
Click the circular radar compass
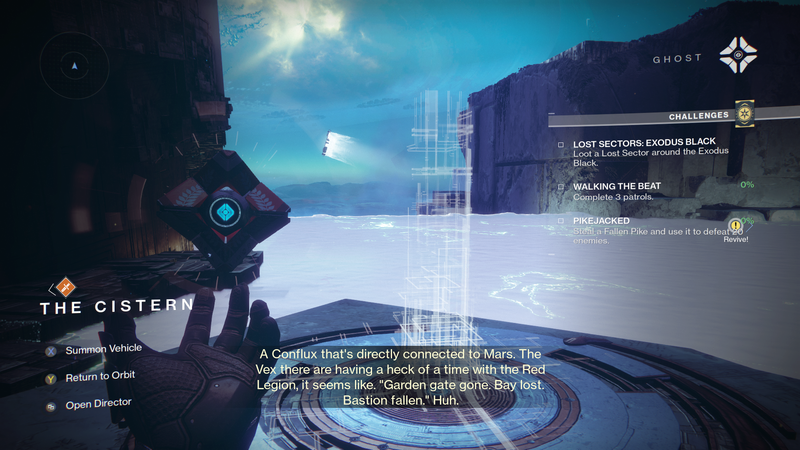click(74, 65)
